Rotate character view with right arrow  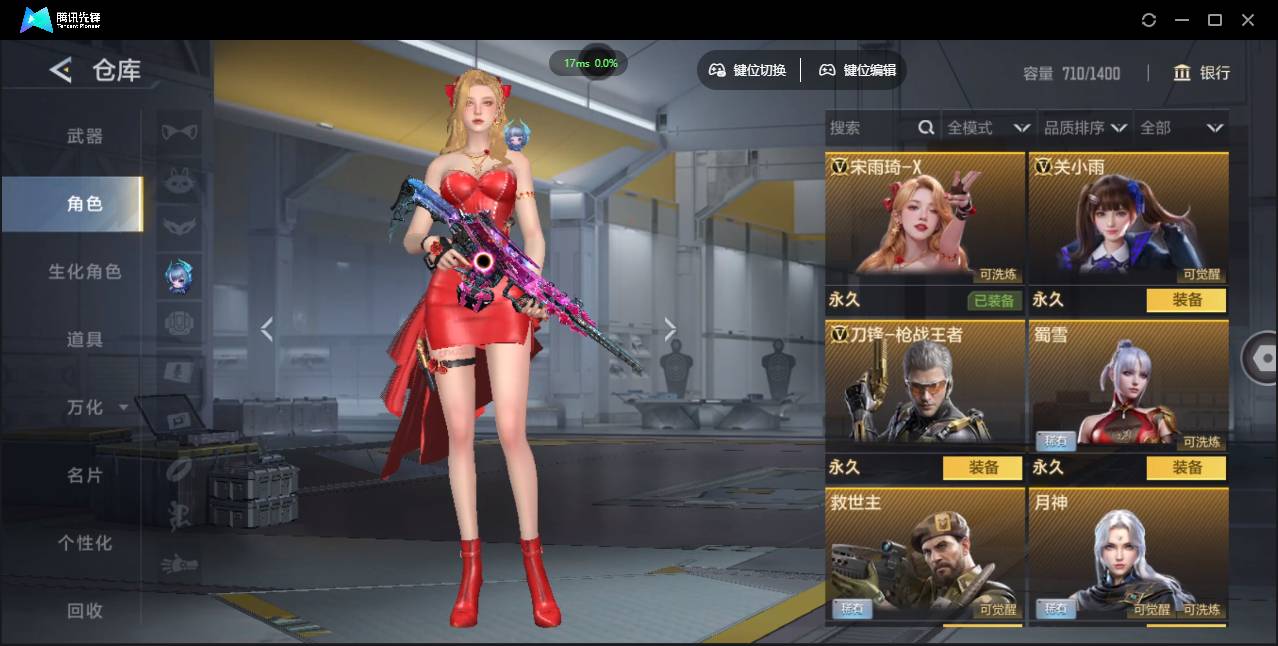[670, 329]
